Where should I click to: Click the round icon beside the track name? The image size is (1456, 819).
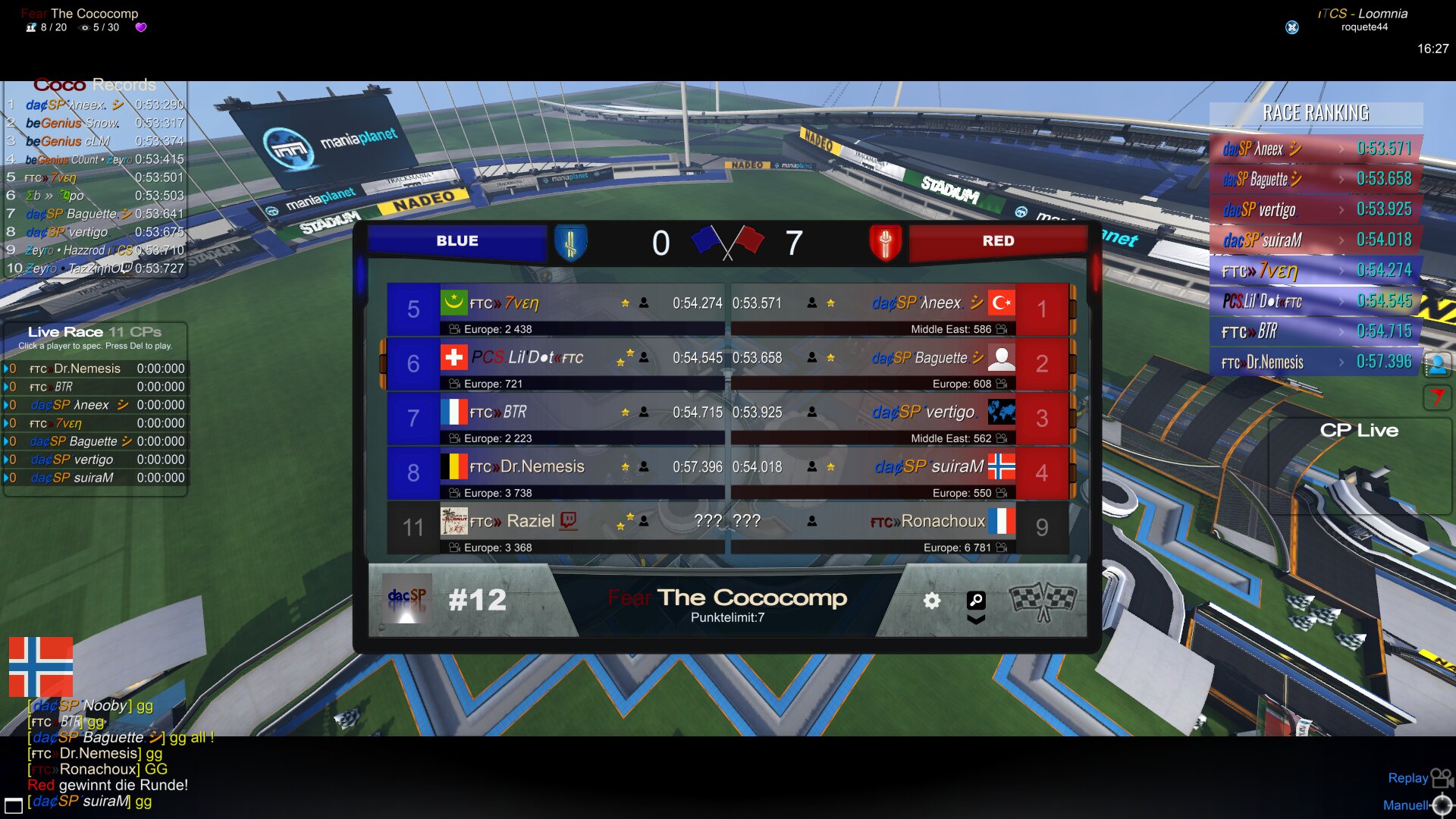(x=1292, y=27)
